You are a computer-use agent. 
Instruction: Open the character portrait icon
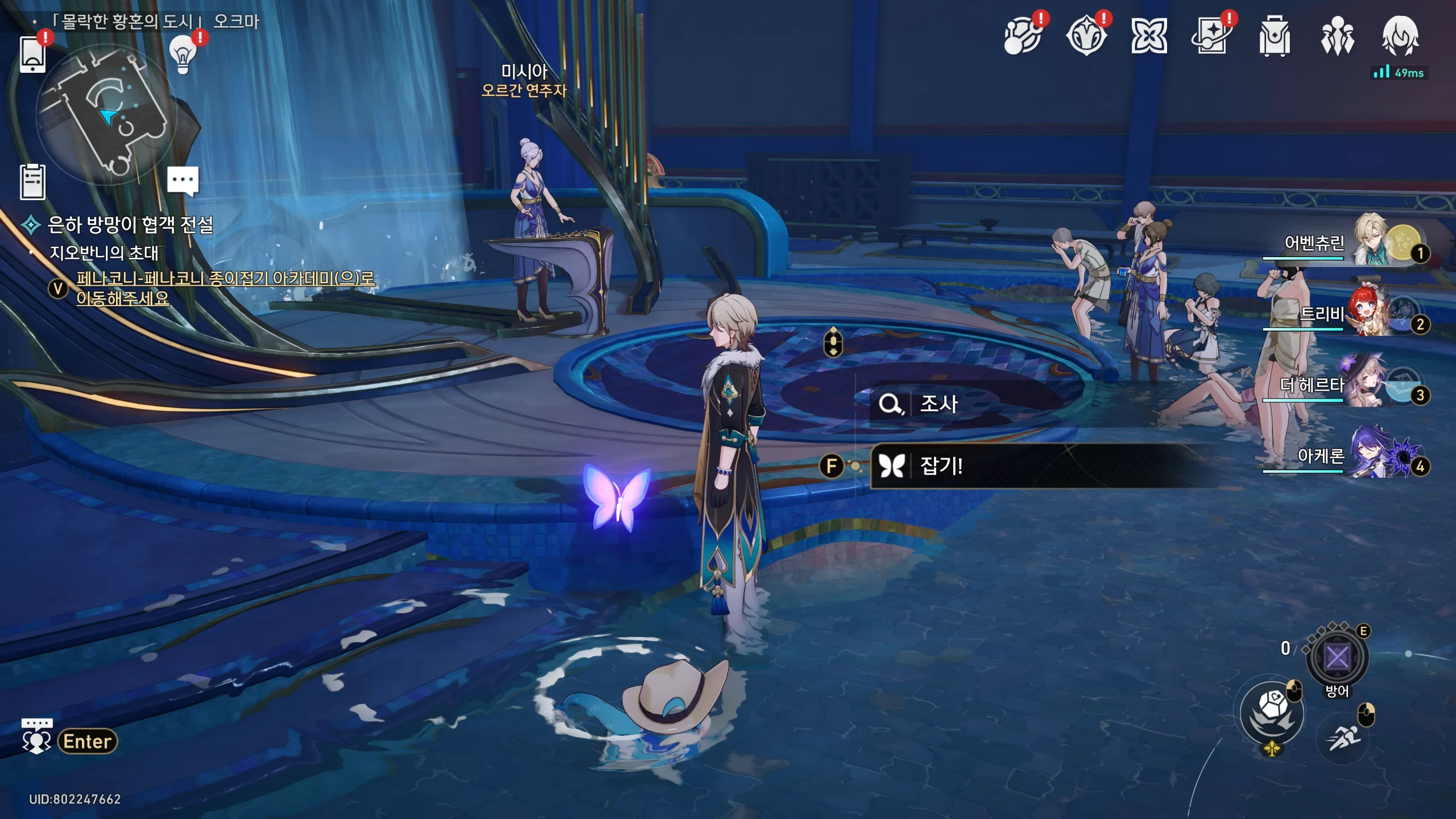tap(1400, 37)
